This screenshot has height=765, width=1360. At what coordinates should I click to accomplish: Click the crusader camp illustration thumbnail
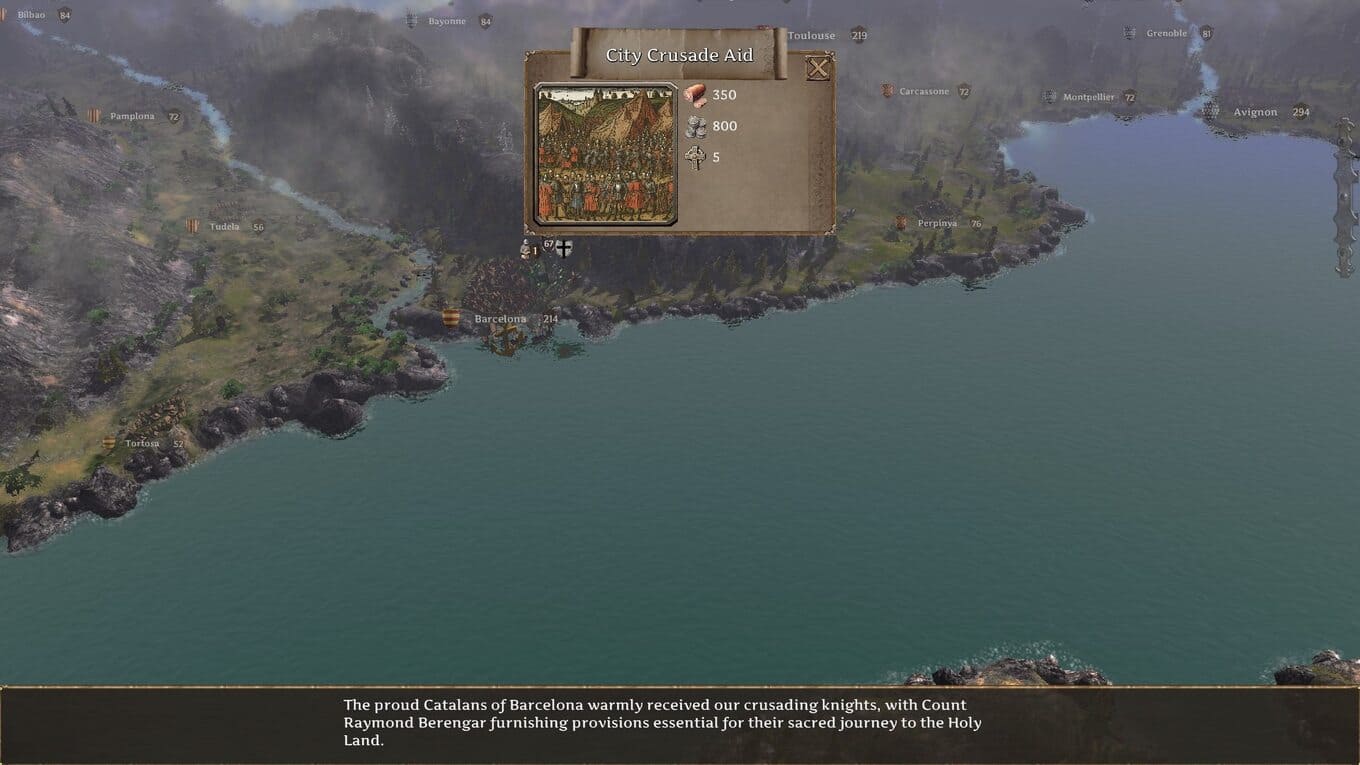tap(606, 155)
